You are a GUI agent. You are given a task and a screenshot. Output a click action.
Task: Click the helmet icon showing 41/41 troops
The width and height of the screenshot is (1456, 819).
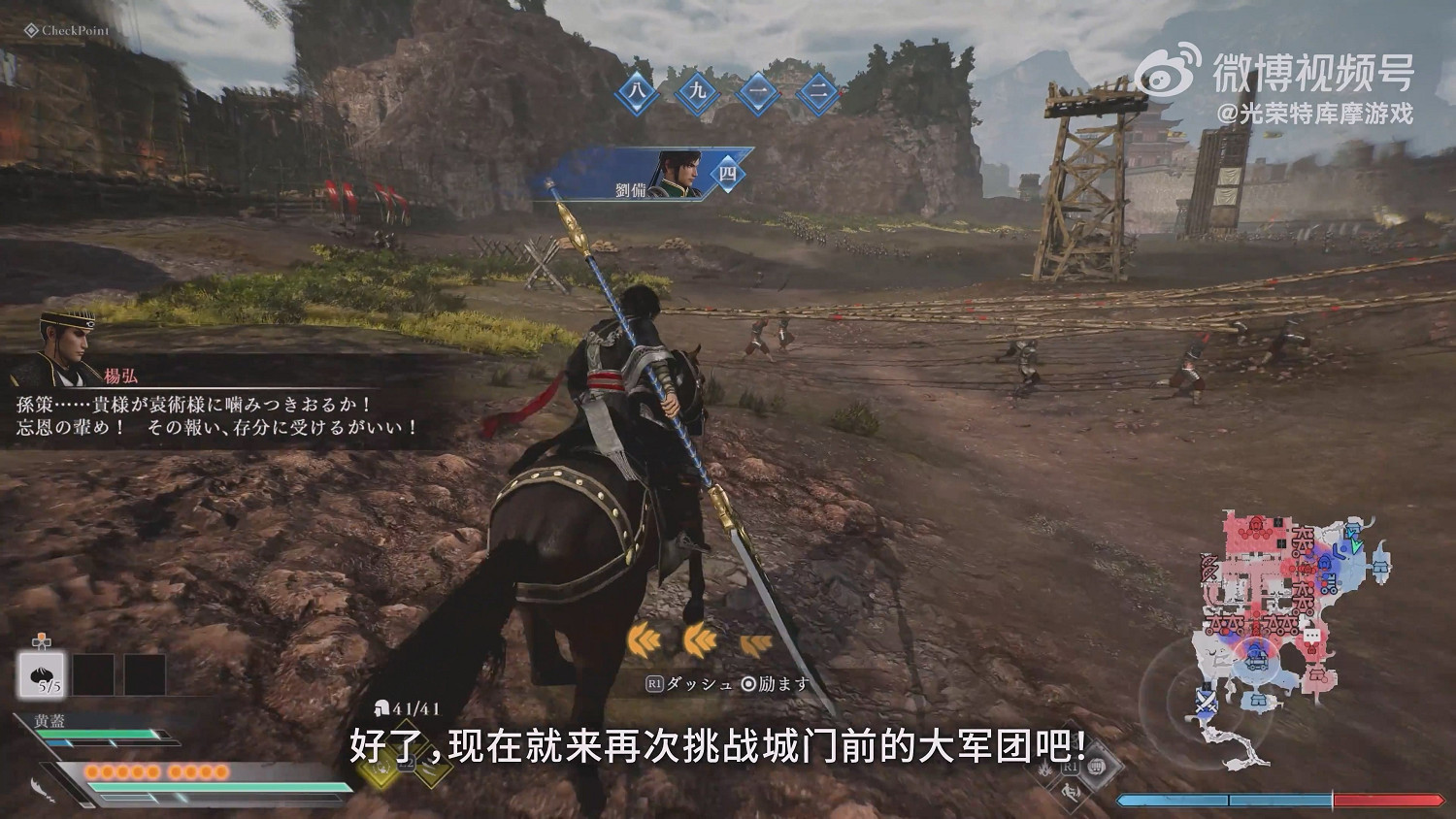381,708
